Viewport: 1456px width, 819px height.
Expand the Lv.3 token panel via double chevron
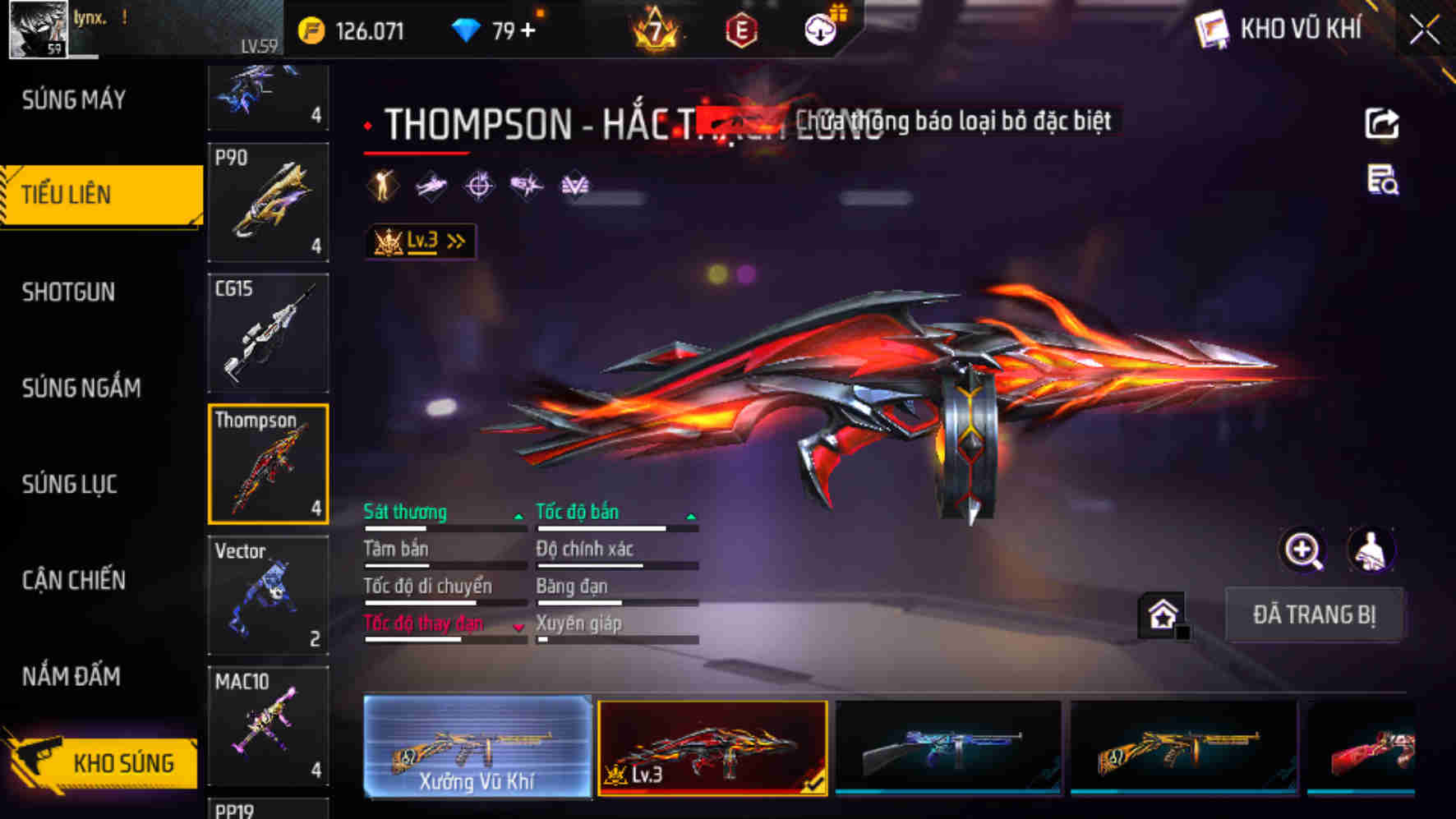(x=457, y=239)
